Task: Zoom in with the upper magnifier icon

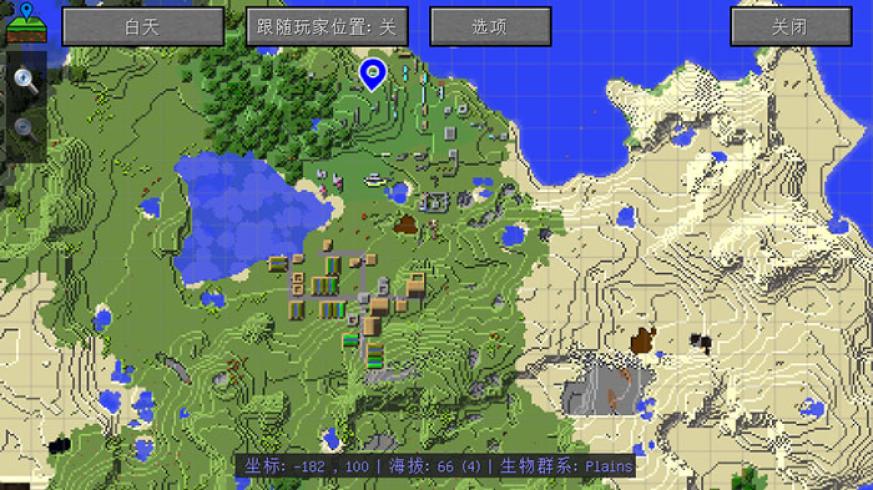Action: click(25, 82)
